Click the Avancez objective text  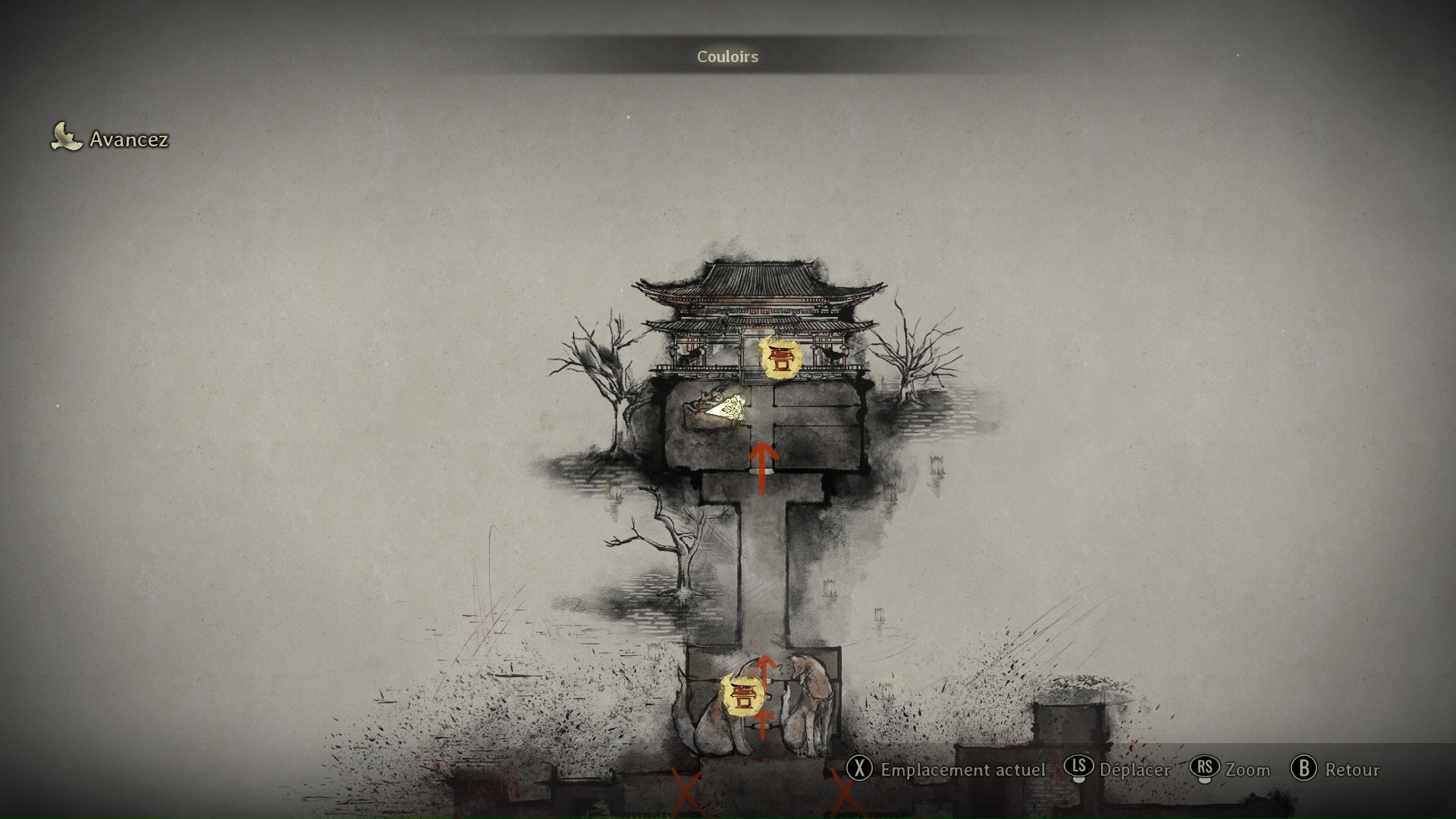click(x=129, y=140)
